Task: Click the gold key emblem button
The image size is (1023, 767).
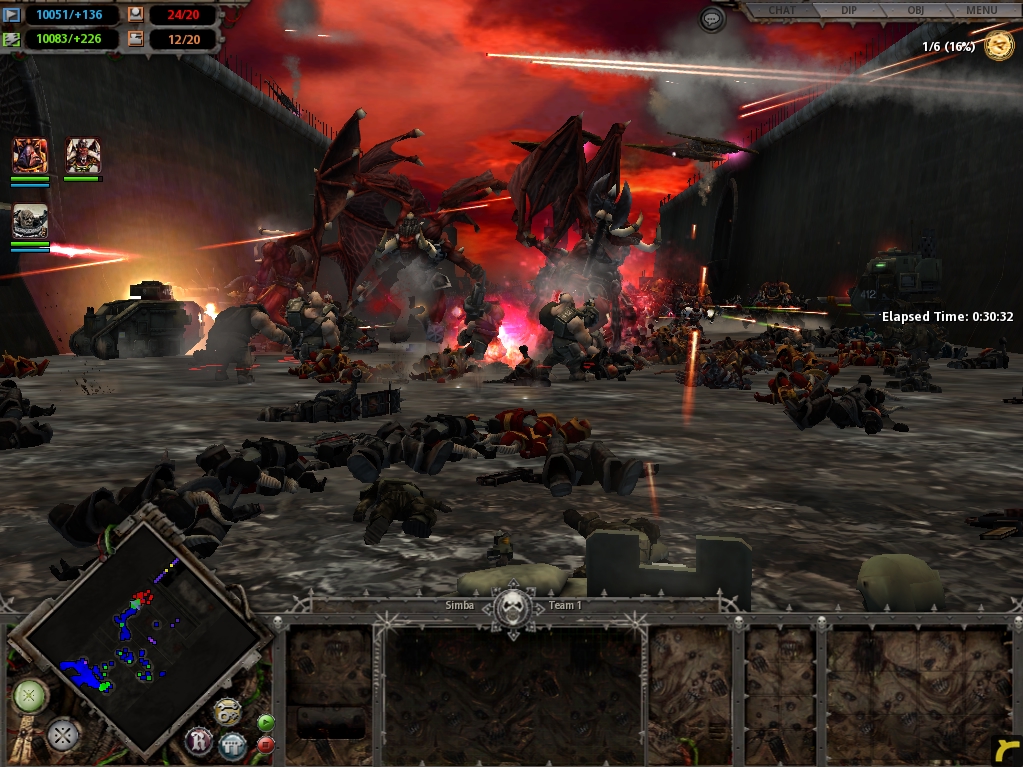Action: [x=227, y=712]
